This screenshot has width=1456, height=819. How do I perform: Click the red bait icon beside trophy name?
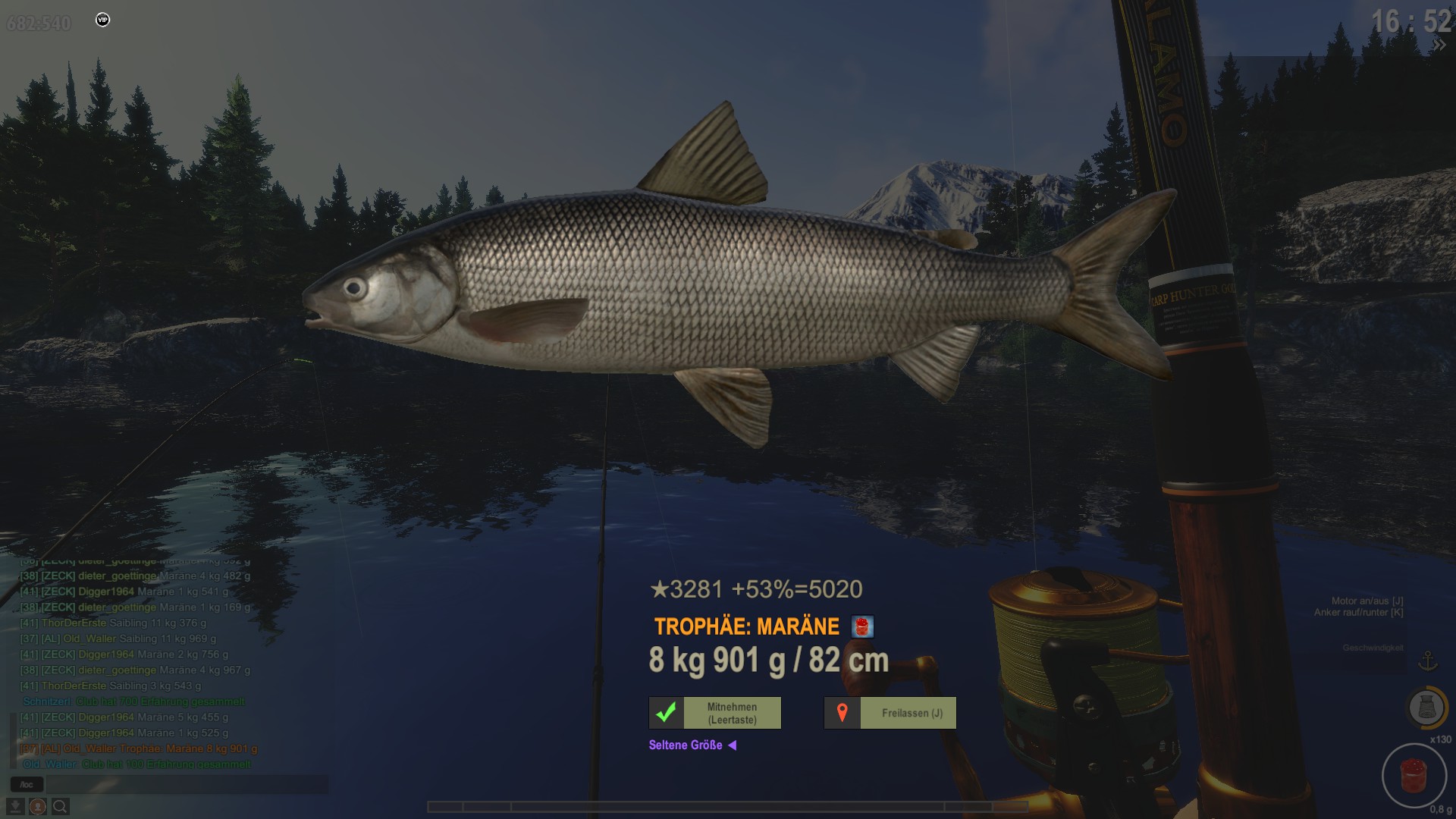(x=862, y=627)
